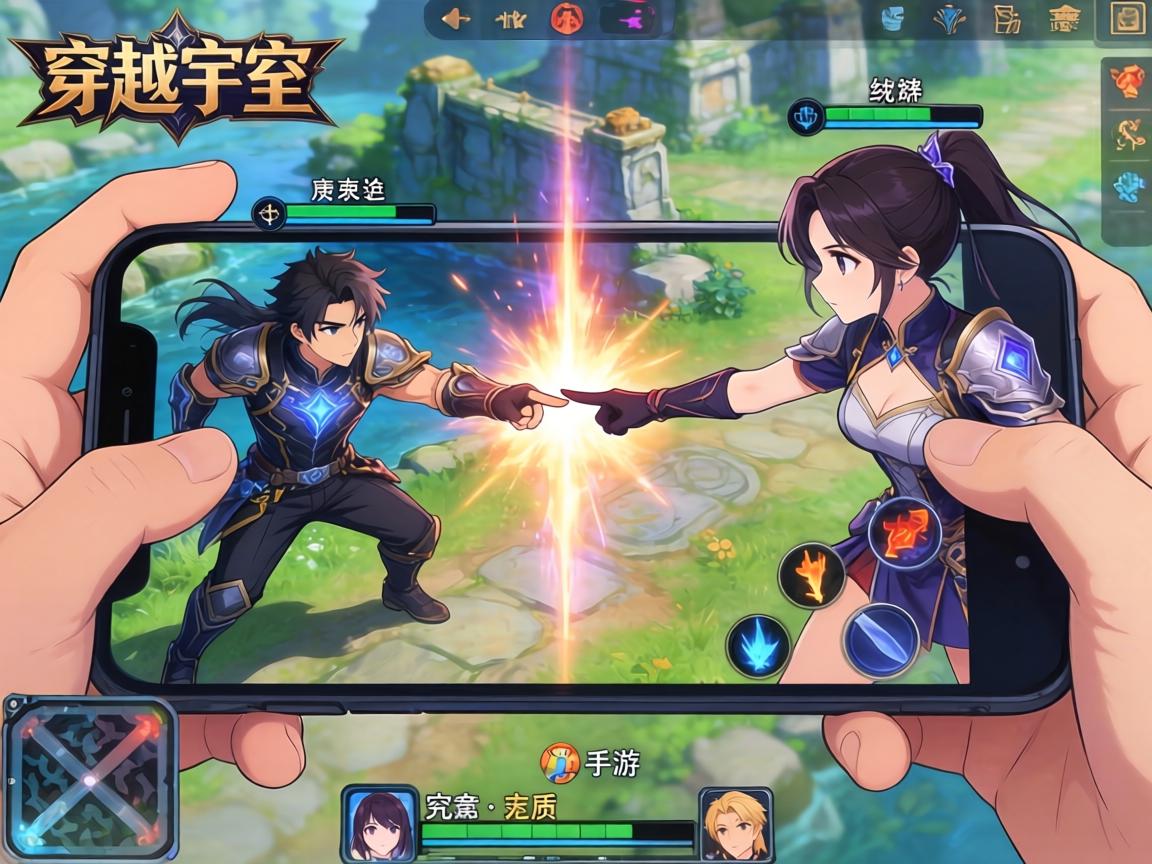The height and width of the screenshot is (864, 1152).
Task: Open the blue scroll icon in top bar
Action: 892,18
